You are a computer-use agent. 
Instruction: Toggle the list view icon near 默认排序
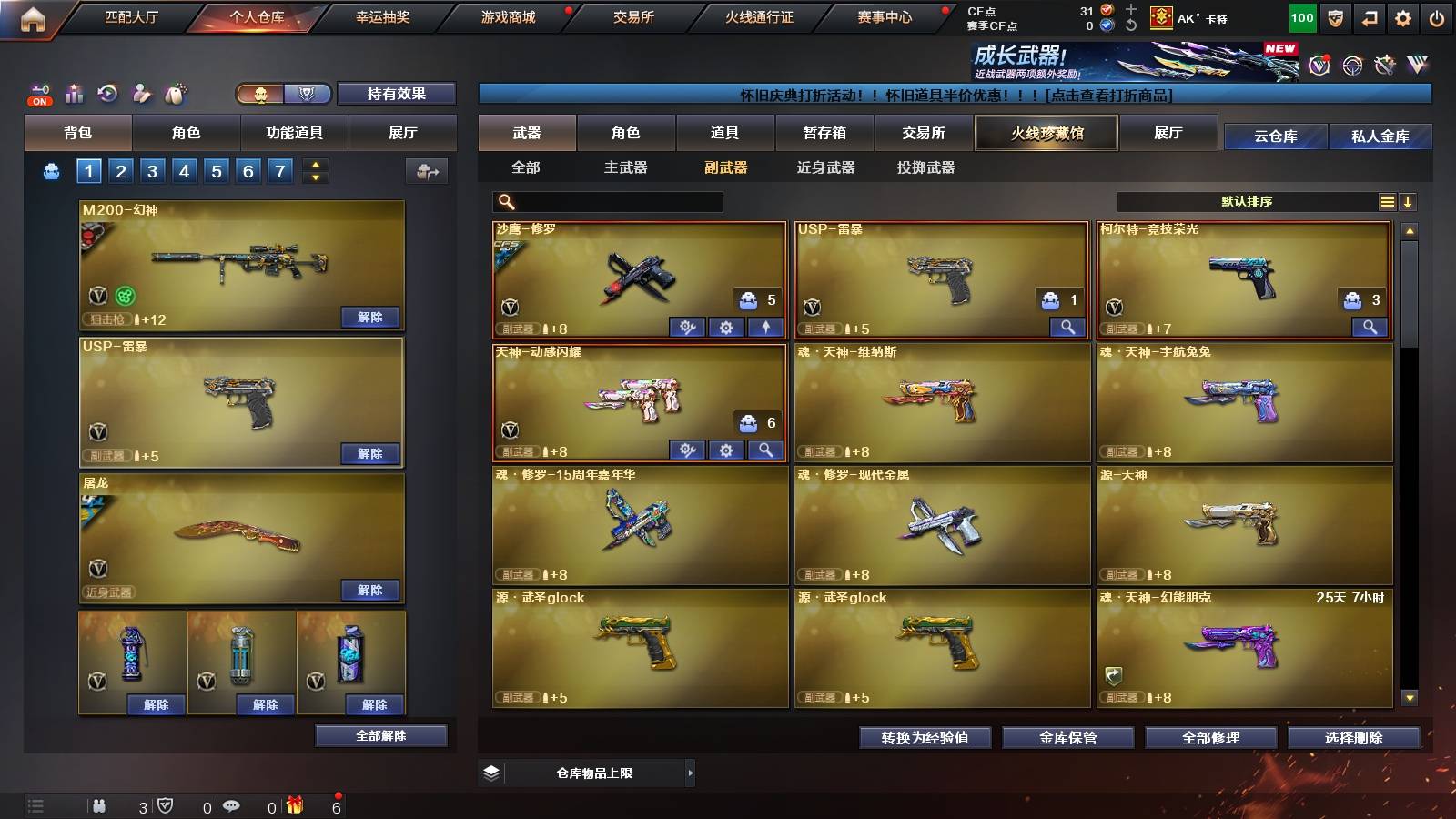1387,201
